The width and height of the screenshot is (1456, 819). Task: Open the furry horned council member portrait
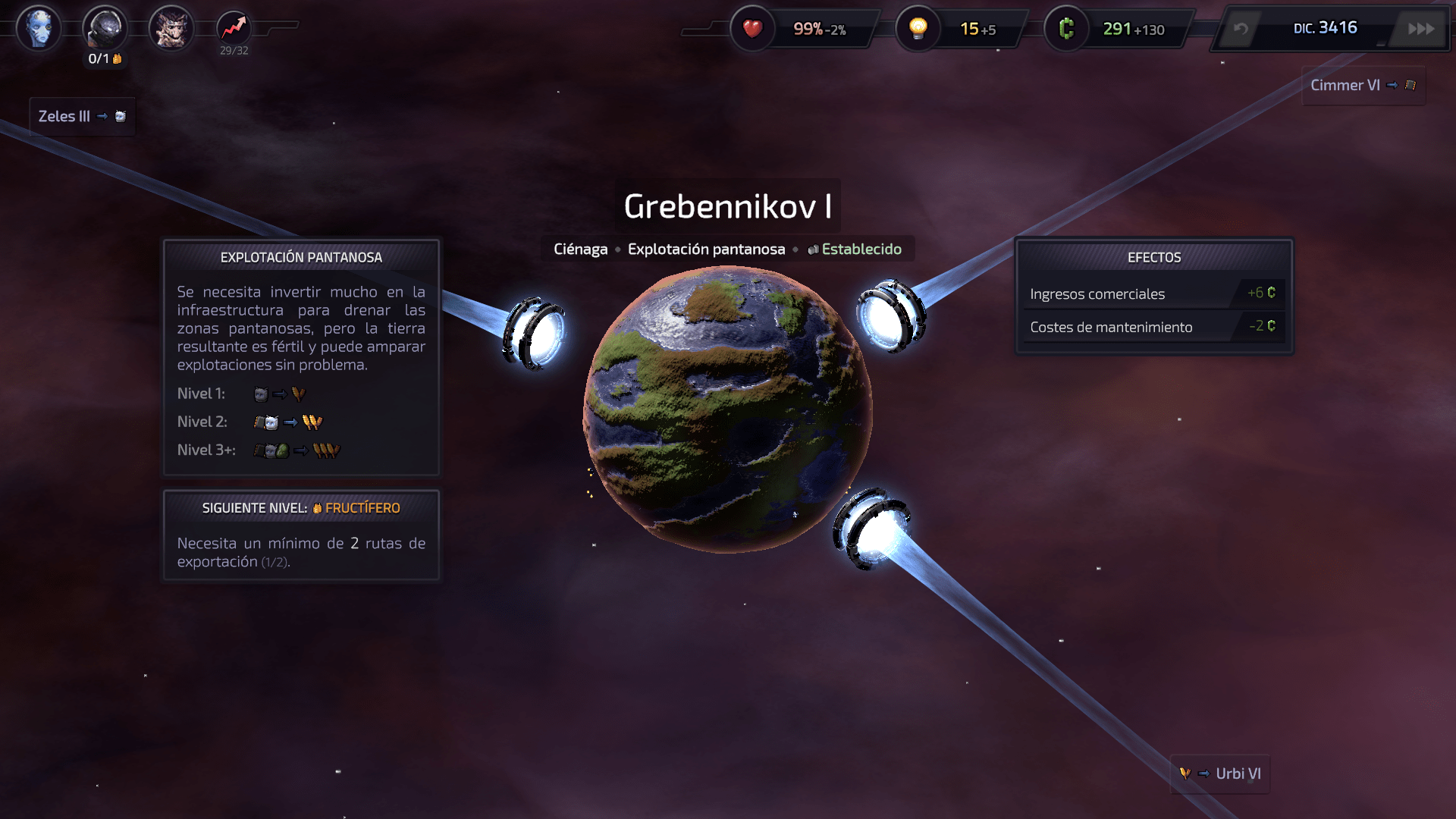click(x=171, y=29)
